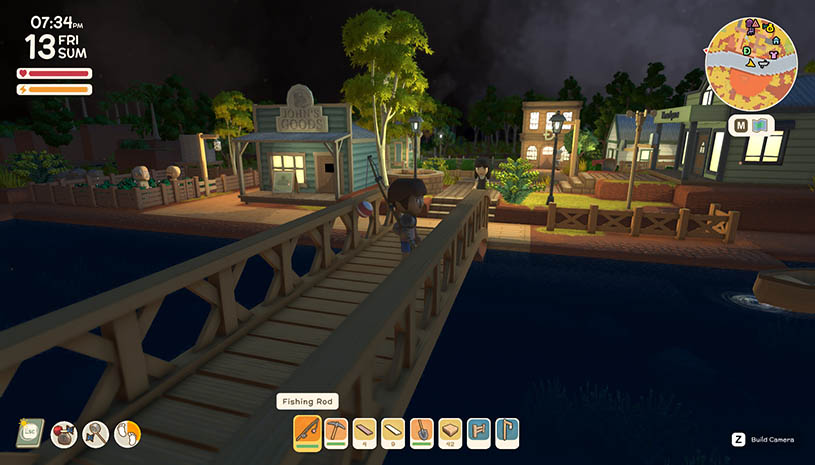Open the green journal book icon
Screen dimensions: 815x465
pyautogui.click(x=29, y=433)
